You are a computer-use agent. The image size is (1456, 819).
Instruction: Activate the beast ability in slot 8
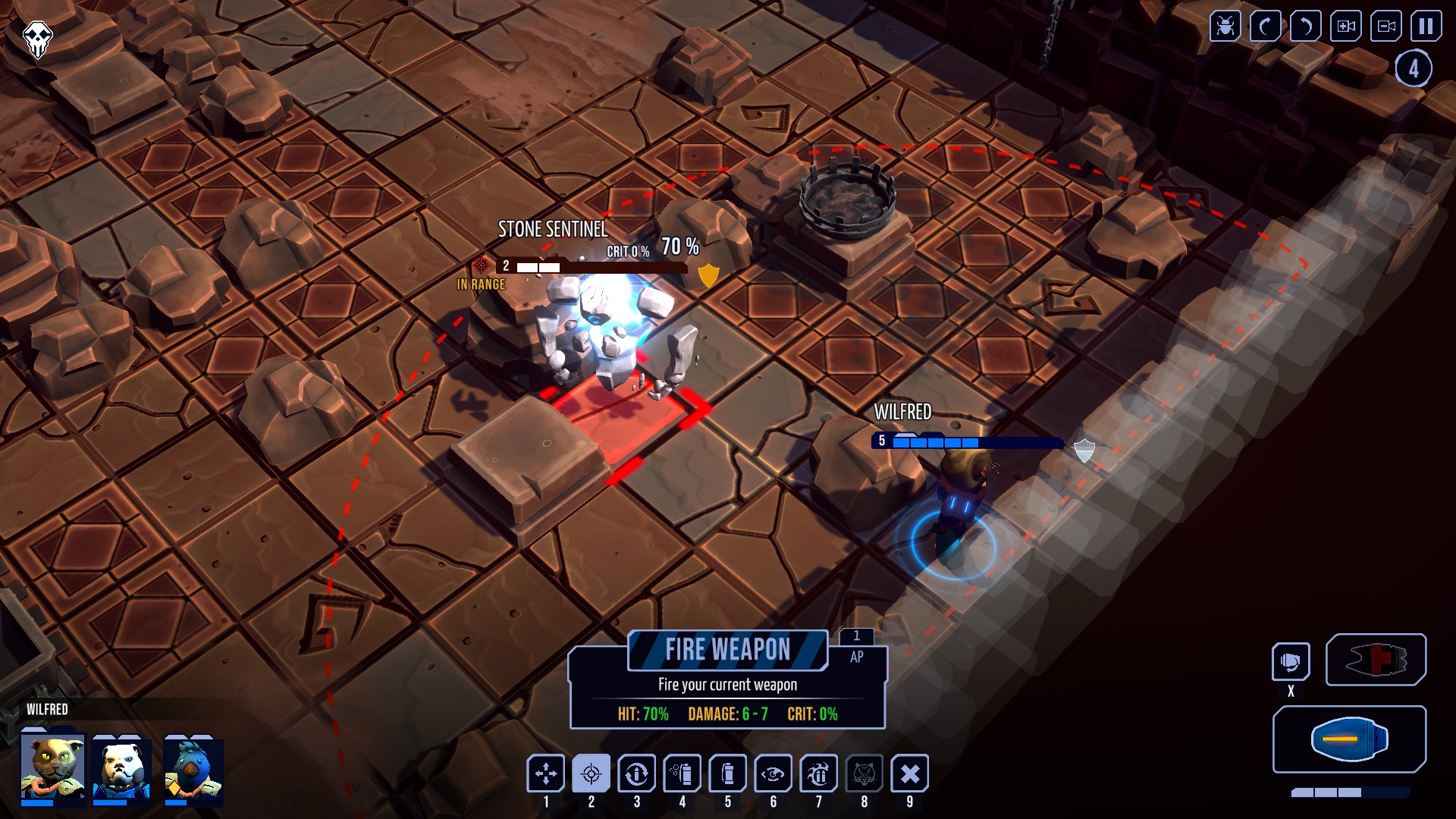865,773
